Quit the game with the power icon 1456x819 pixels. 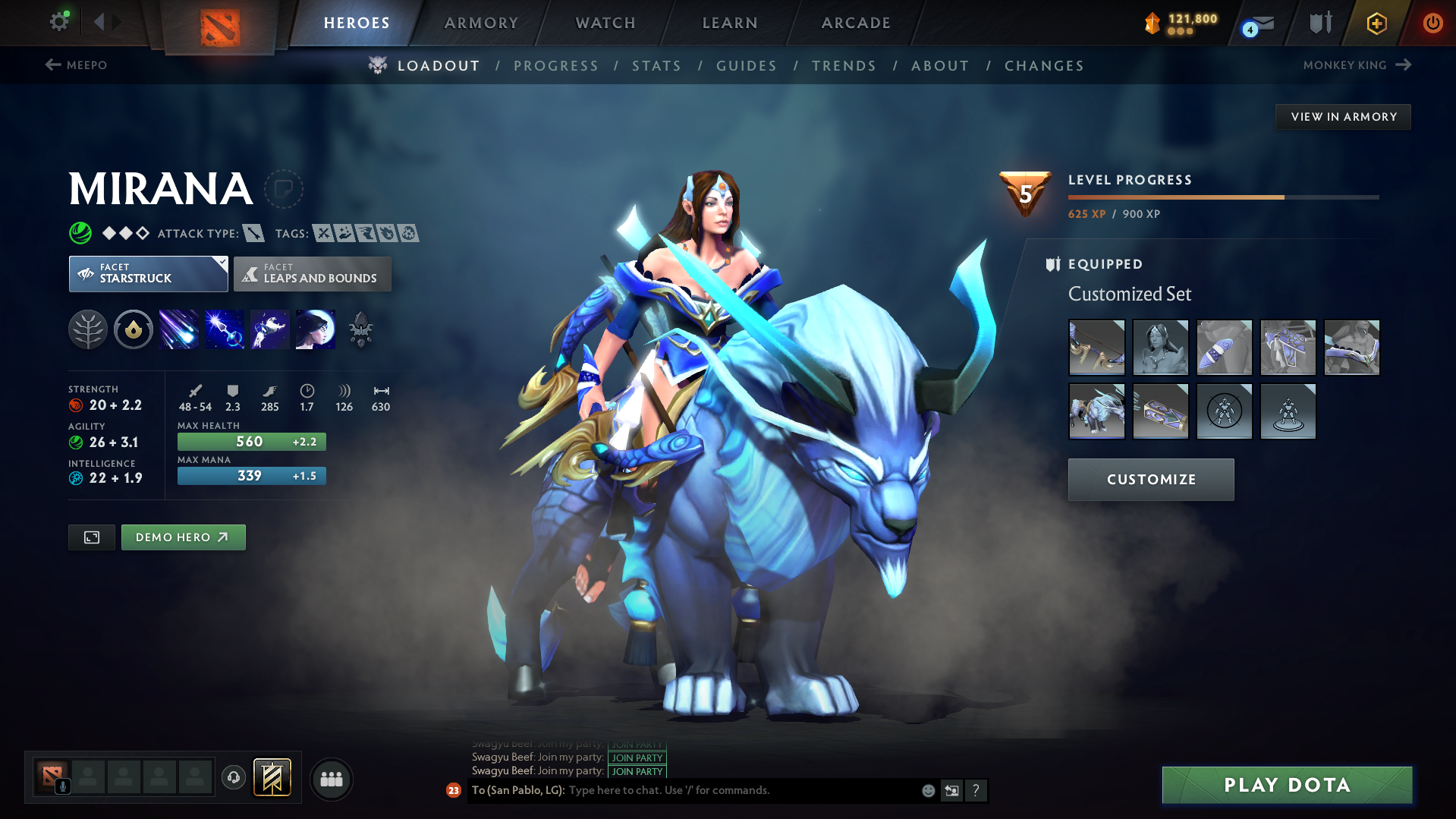pos(1432,23)
